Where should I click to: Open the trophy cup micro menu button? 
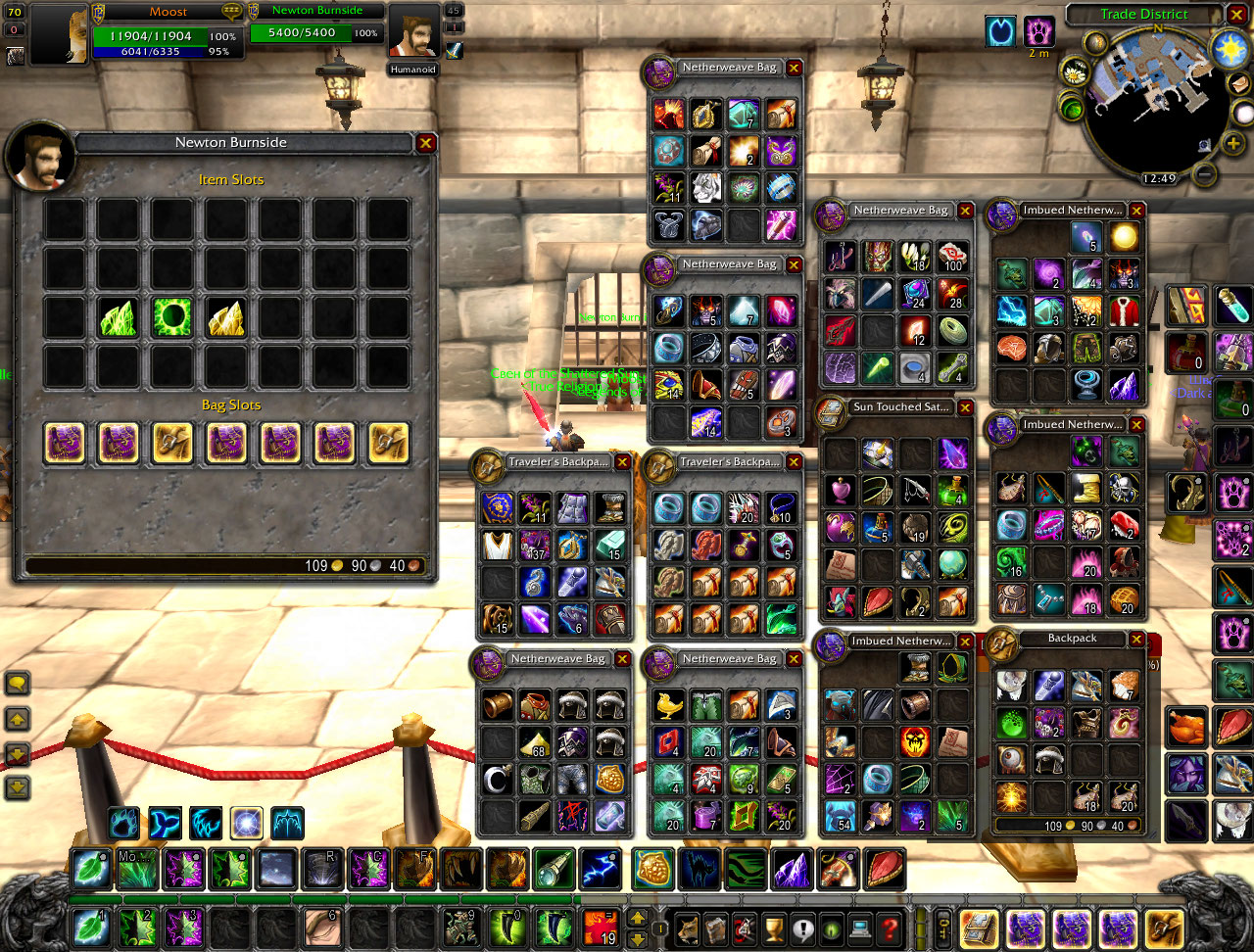tap(774, 926)
